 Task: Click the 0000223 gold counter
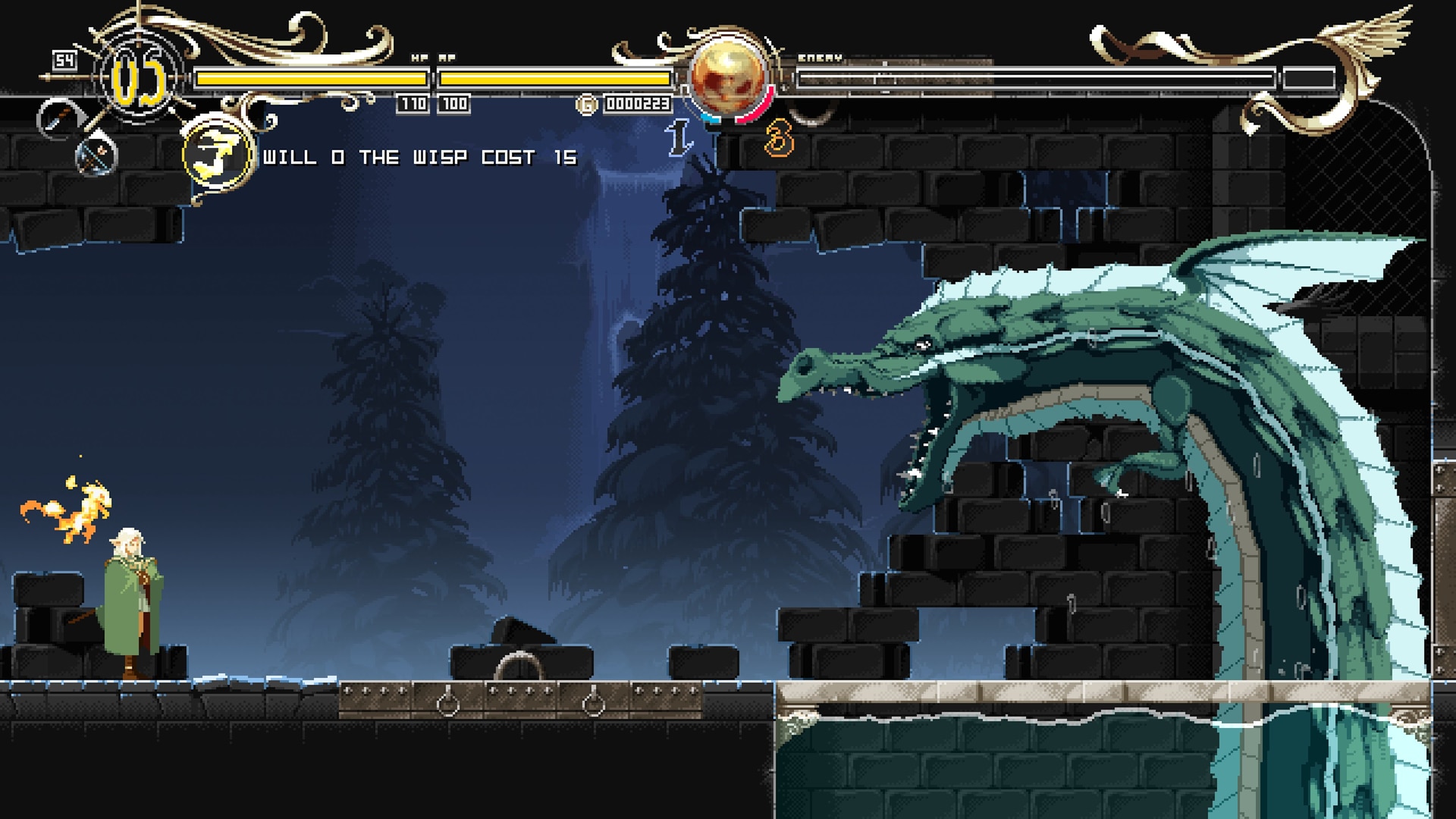pos(637,102)
